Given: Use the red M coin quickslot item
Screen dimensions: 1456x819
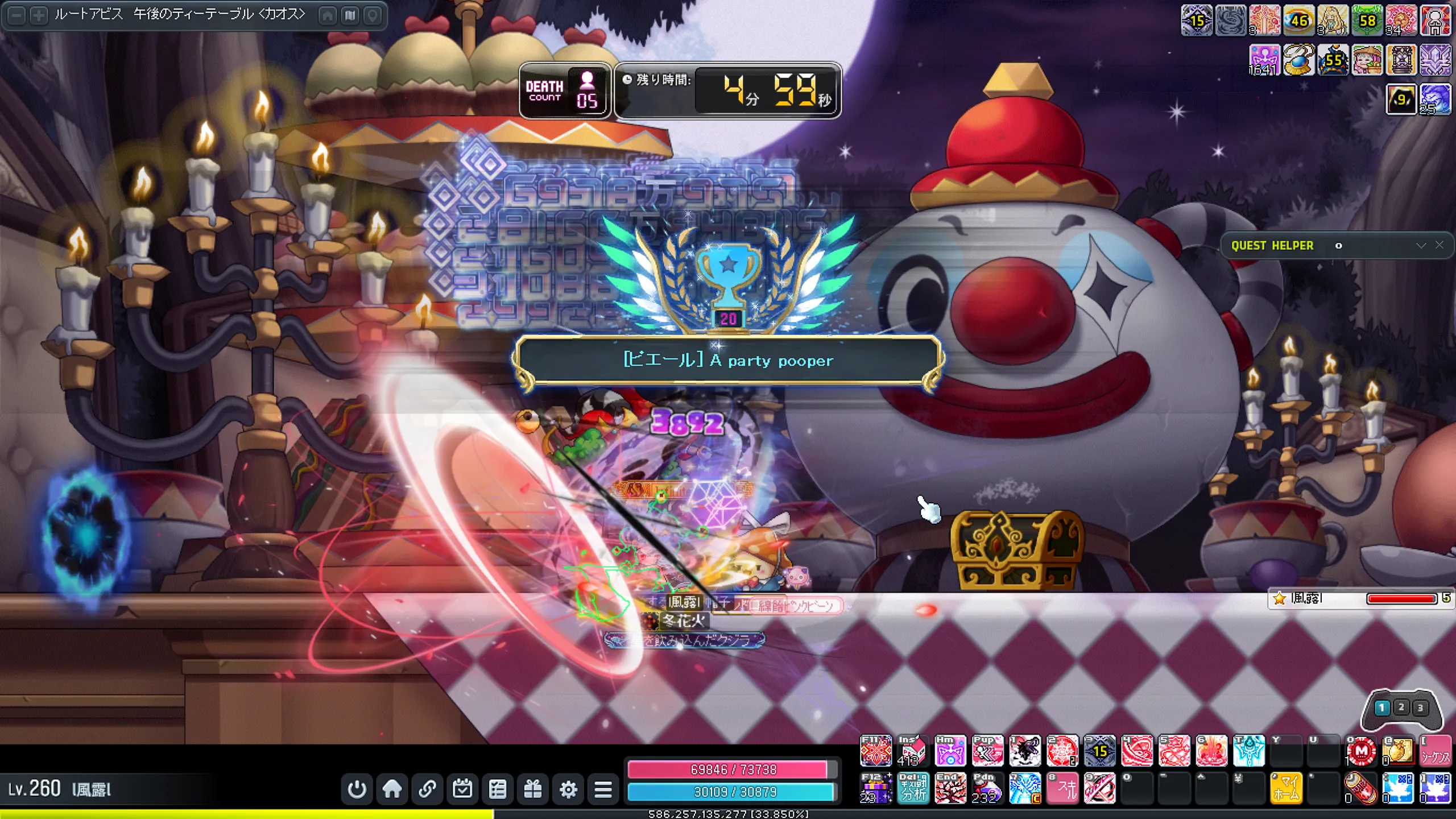Looking at the screenshot, I should [x=1361, y=751].
